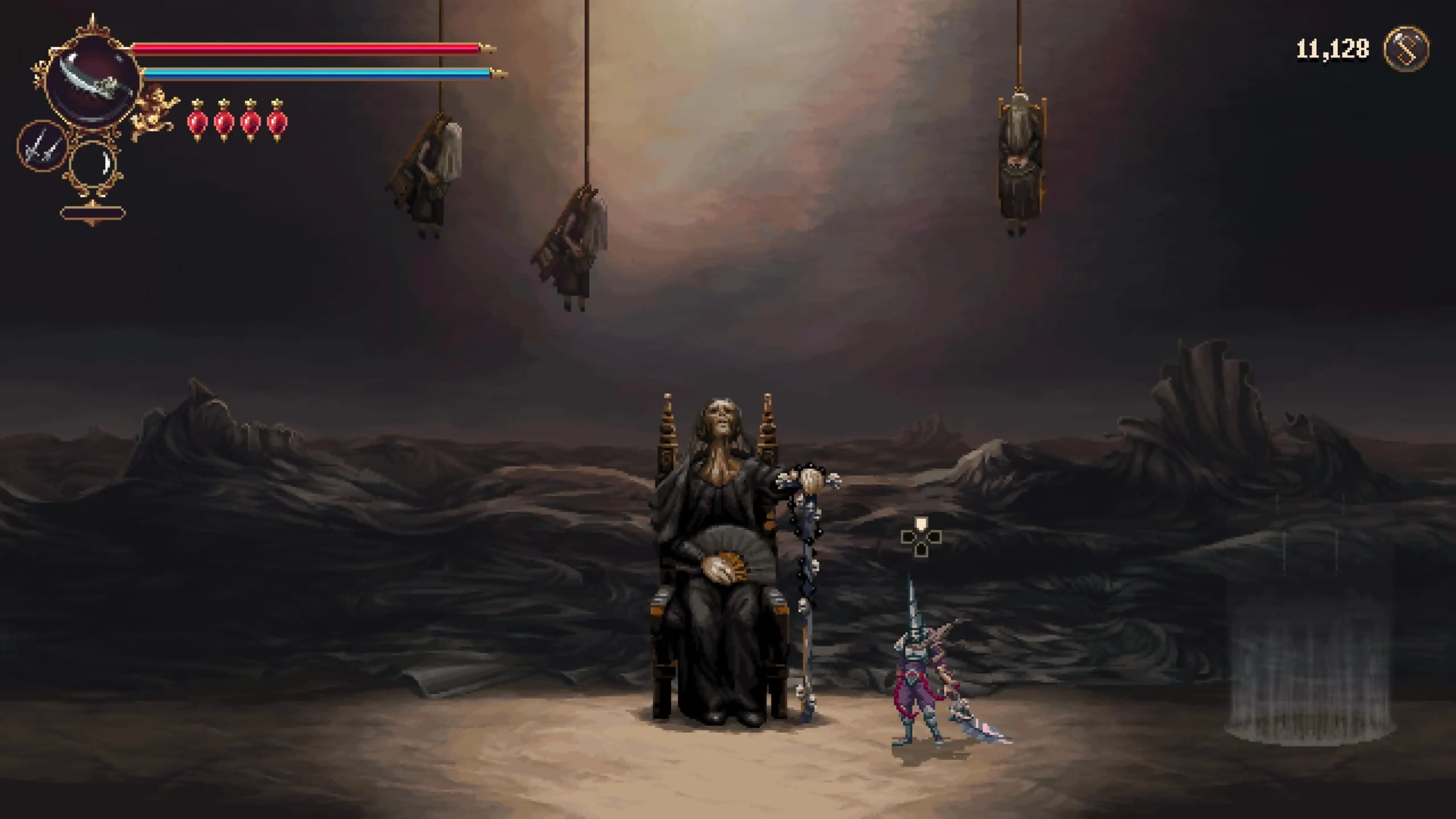Select the fourth bile flask icon

click(x=277, y=122)
